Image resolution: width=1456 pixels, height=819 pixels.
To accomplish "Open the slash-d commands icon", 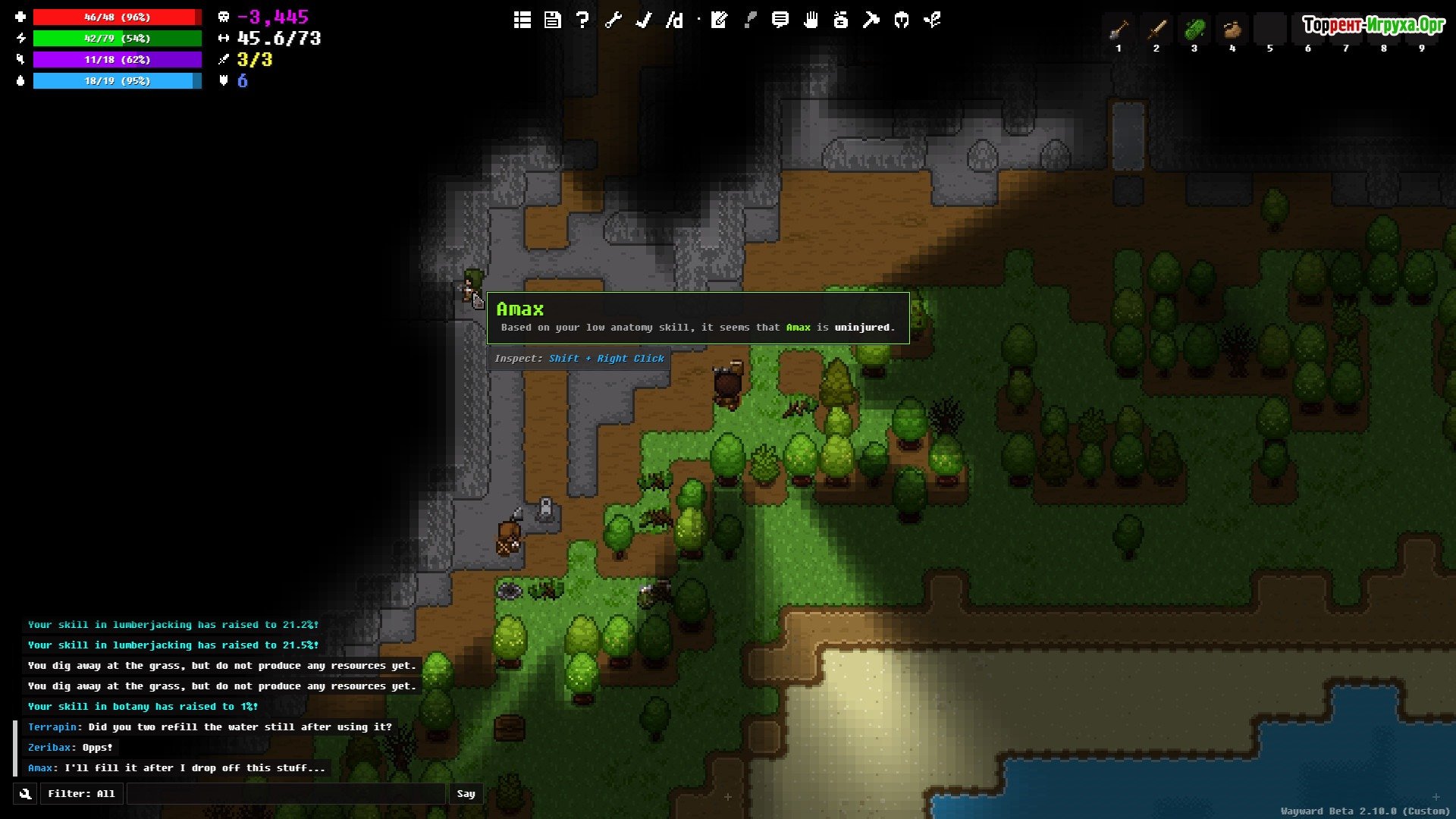I will pyautogui.click(x=674, y=20).
